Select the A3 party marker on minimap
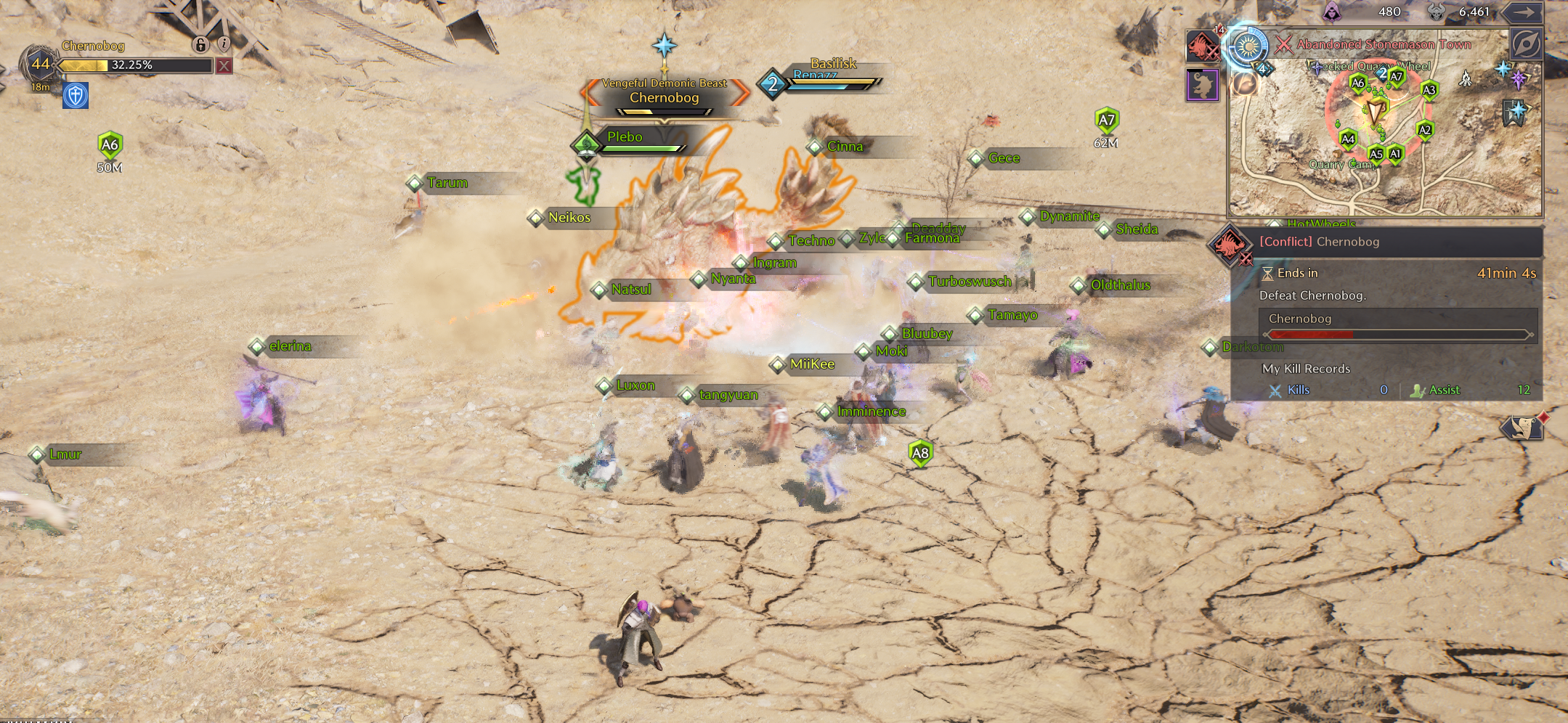 pyautogui.click(x=1429, y=91)
